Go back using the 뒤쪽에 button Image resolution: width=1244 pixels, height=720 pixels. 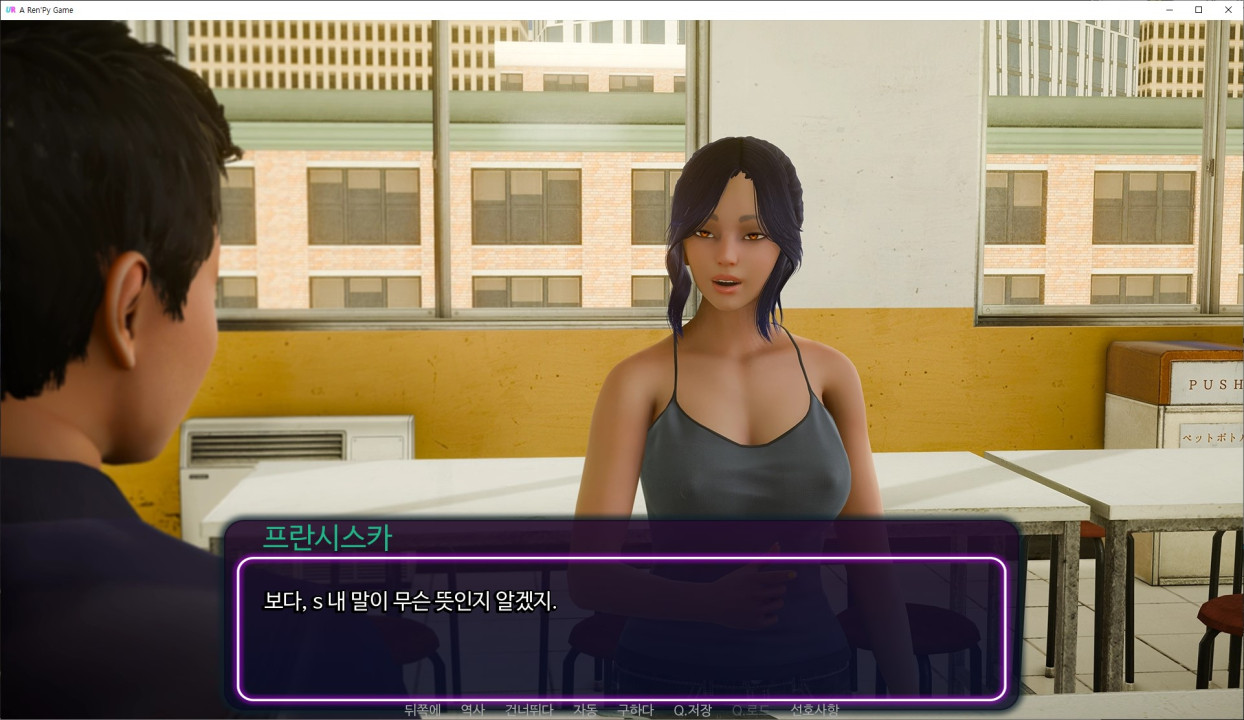(422, 711)
